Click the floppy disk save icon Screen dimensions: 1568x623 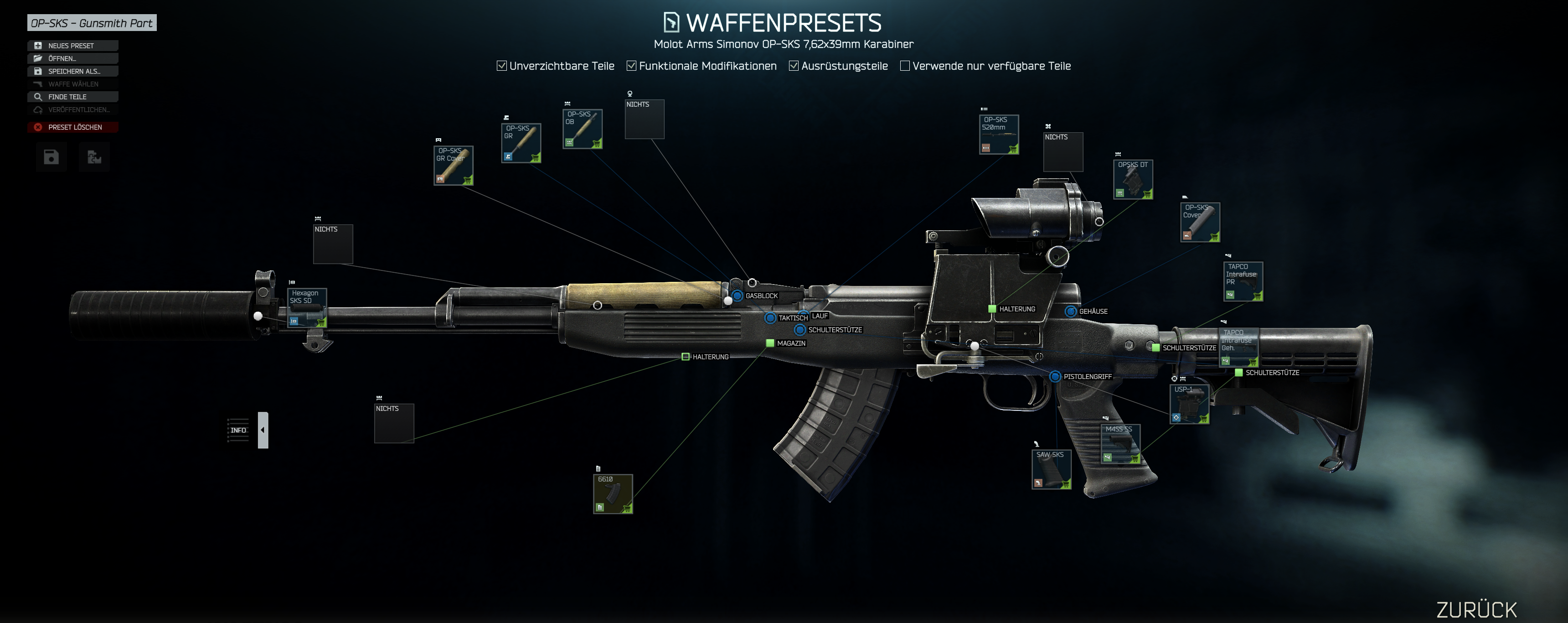[x=51, y=158]
